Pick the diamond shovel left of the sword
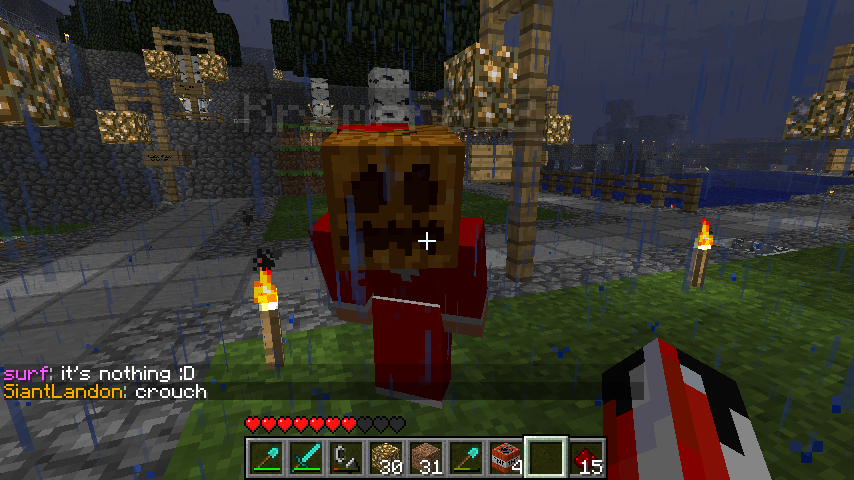Screen dimensions: 854x480 [266, 457]
